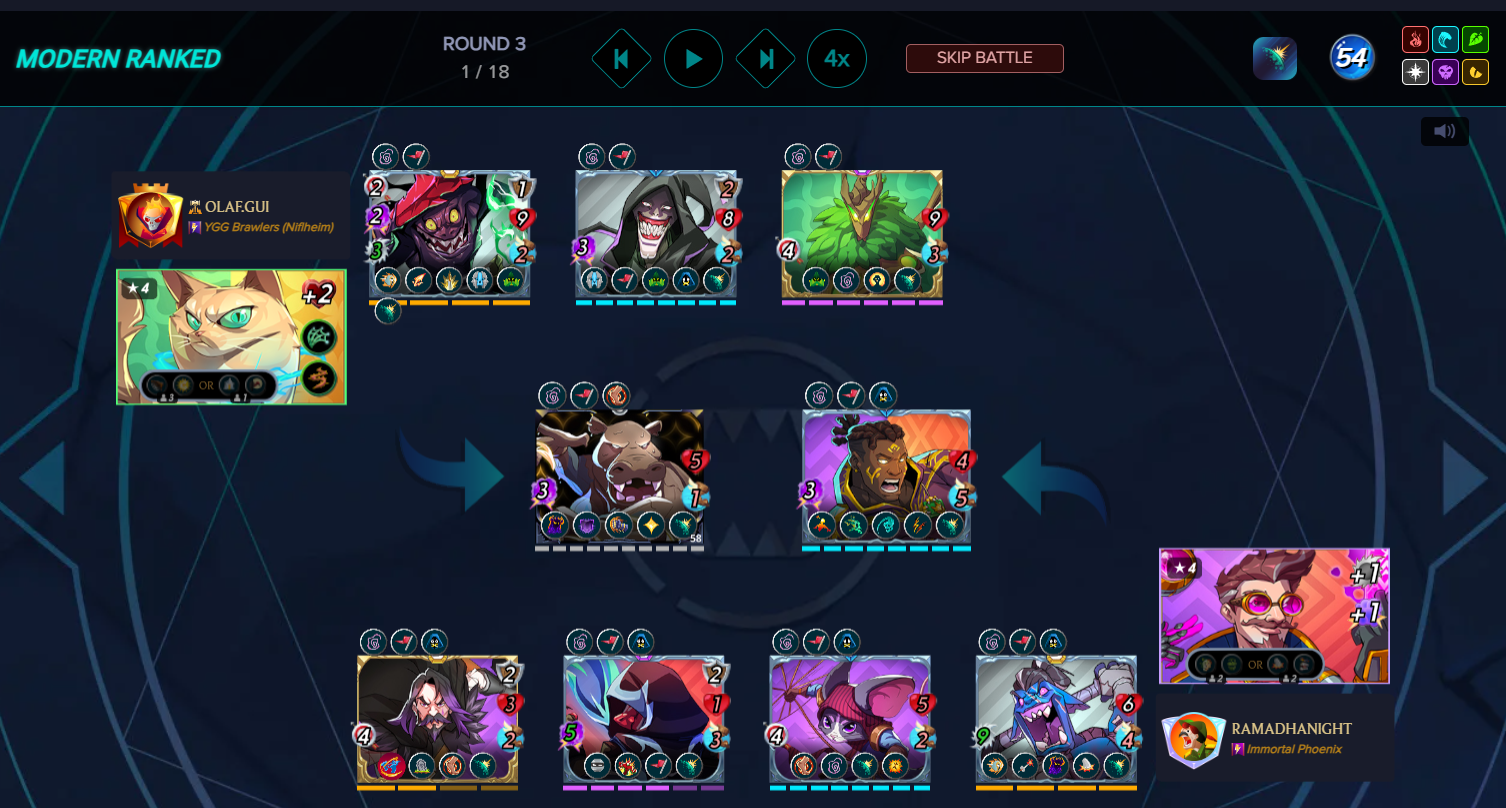Step forward to the next action
Screen dimensions: 1506x808
(766, 59)
